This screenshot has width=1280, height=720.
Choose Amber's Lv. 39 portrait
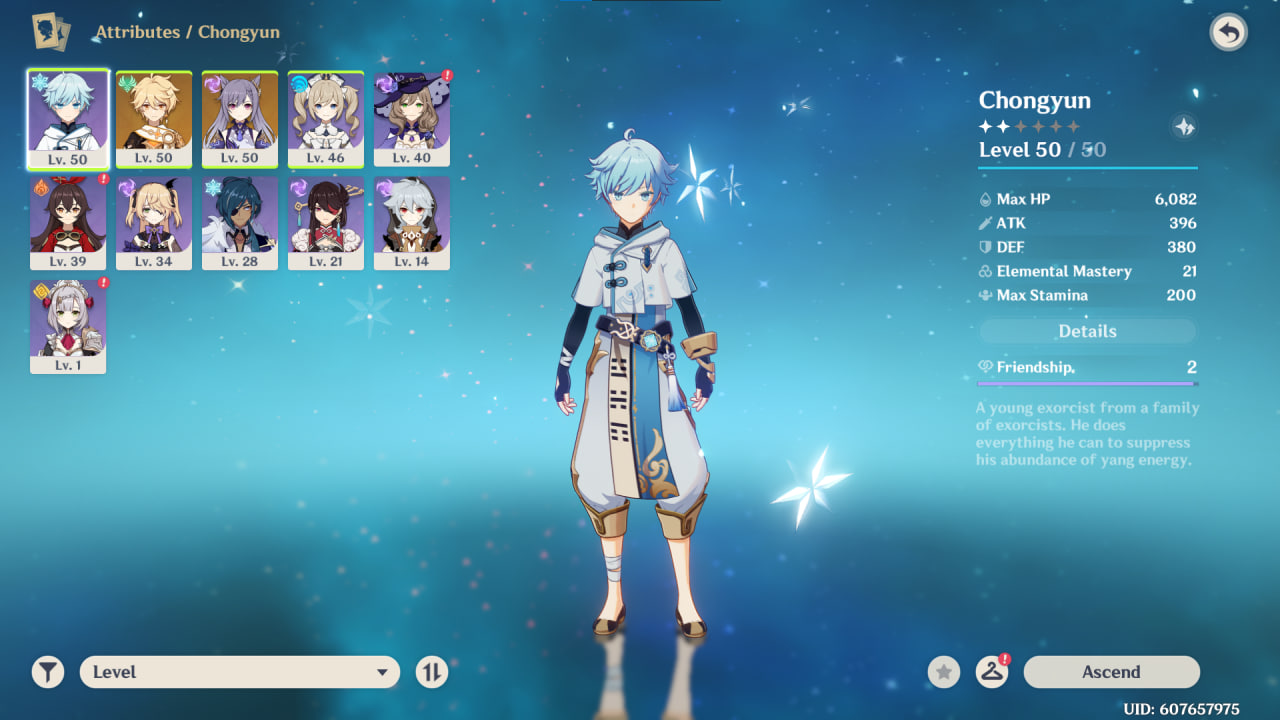[68, 222]
